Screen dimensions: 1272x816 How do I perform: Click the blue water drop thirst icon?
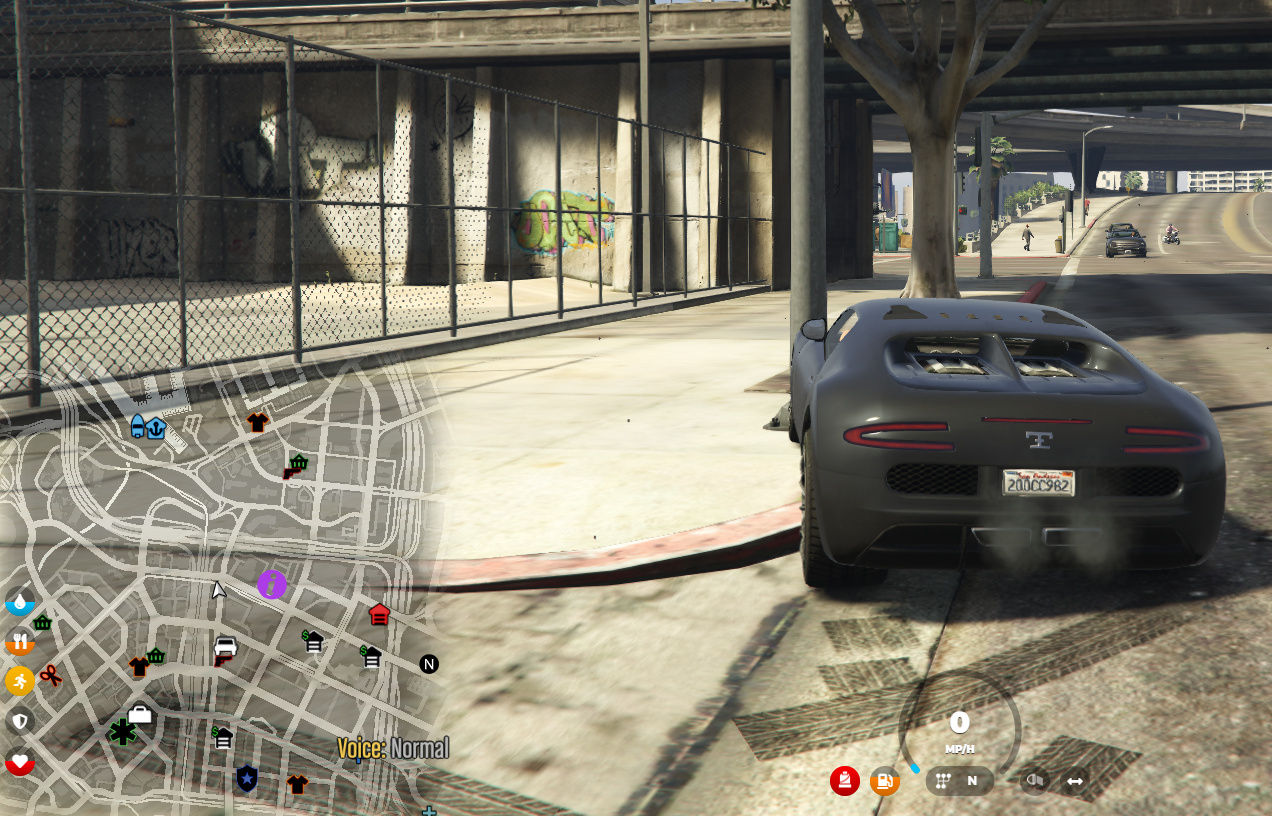click(20, 602)
